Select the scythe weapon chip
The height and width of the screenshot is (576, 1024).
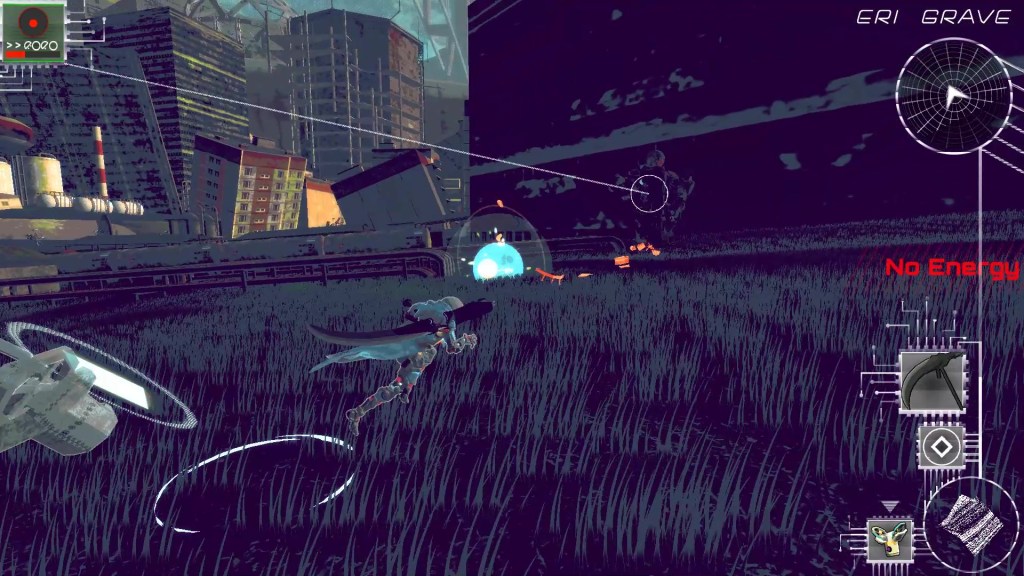pyautogui.click(x=932, y=381)
